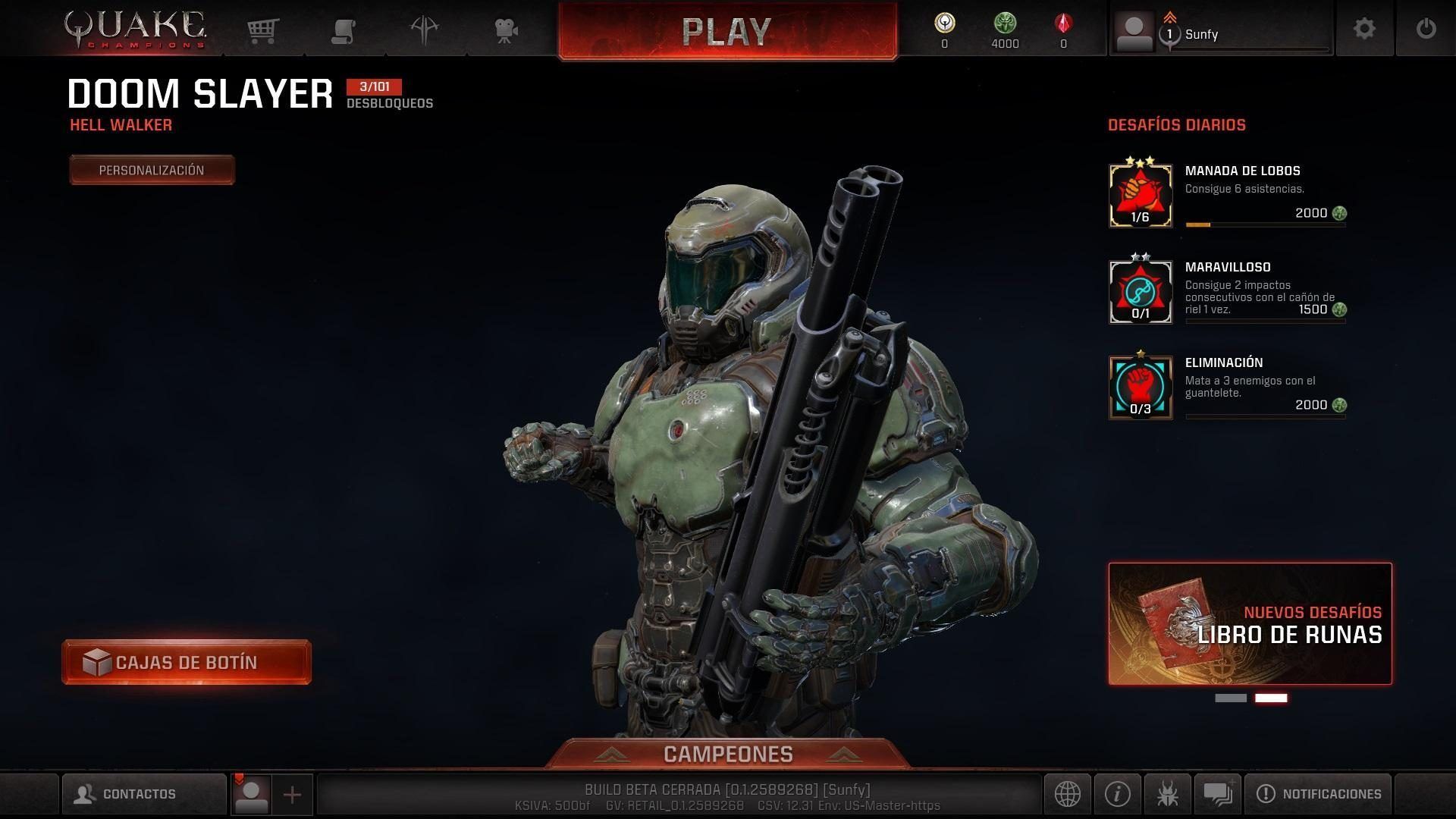The height and width of the screenshot is (819, 1456).
Task: Click the bug report icon
Action: tap(1168, 794)
